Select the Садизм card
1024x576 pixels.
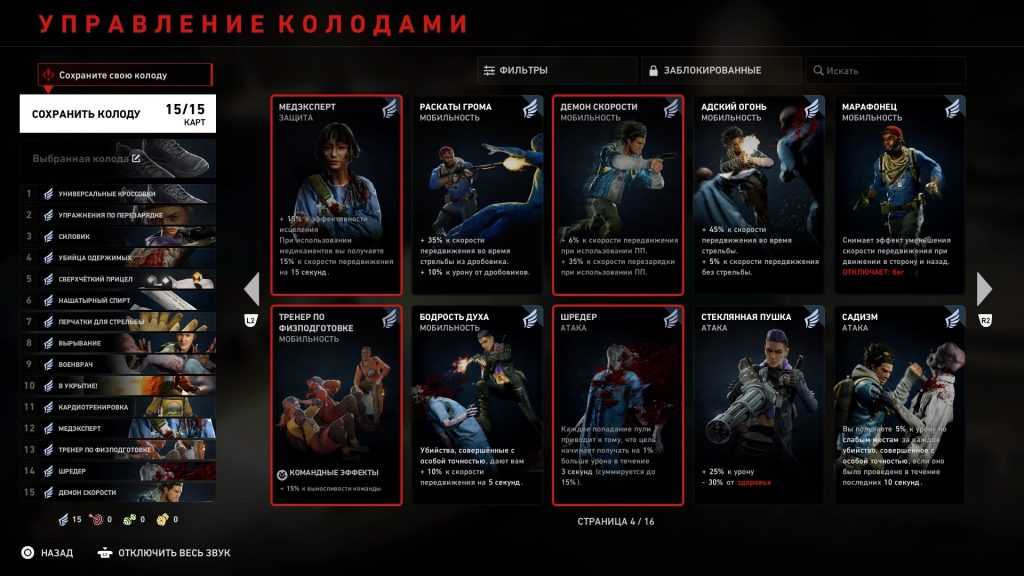click(x=899, y=405)
